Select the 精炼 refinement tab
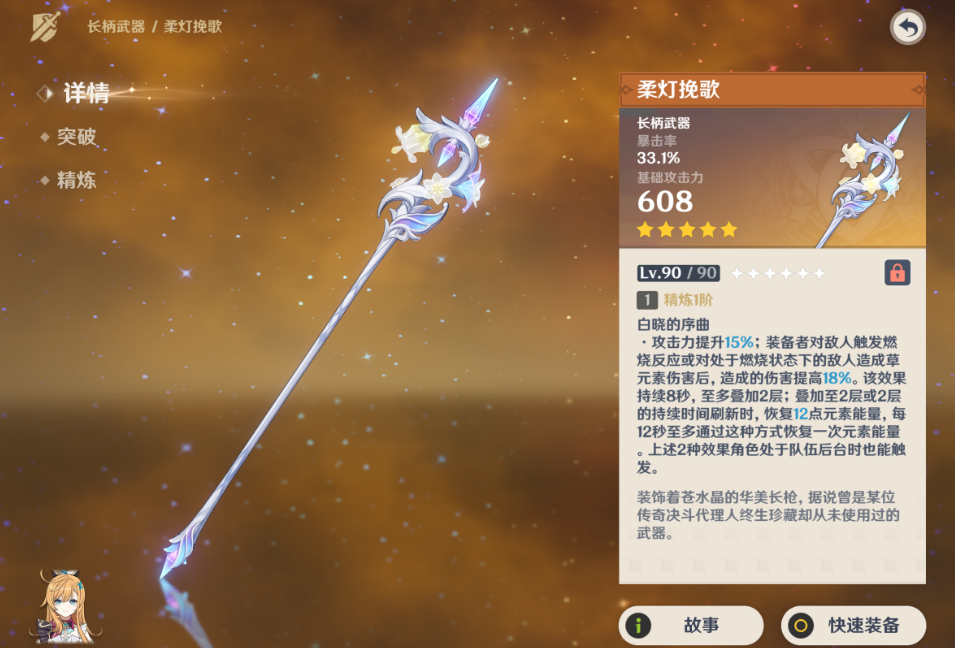This screenshot has width=955, height=648. point(76,181)
